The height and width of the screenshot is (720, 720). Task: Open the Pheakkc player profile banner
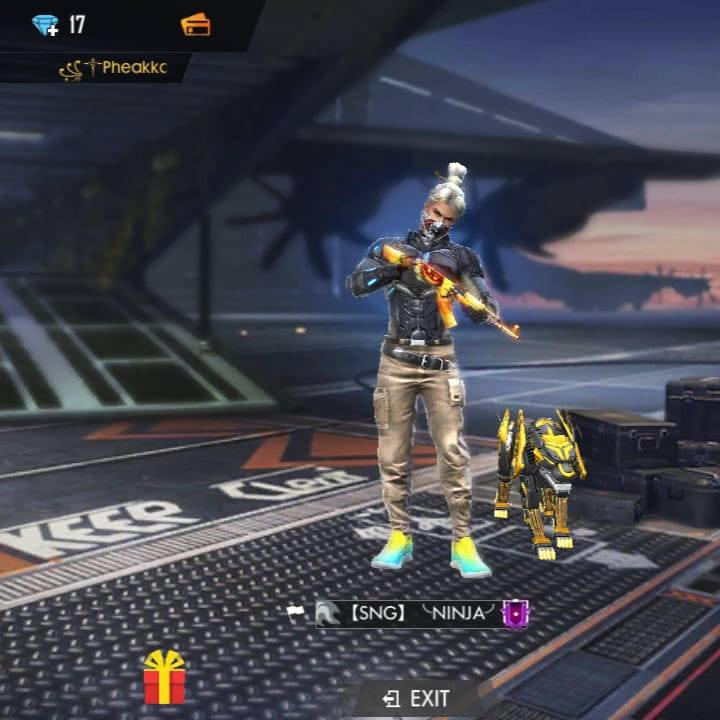point(112,68)
